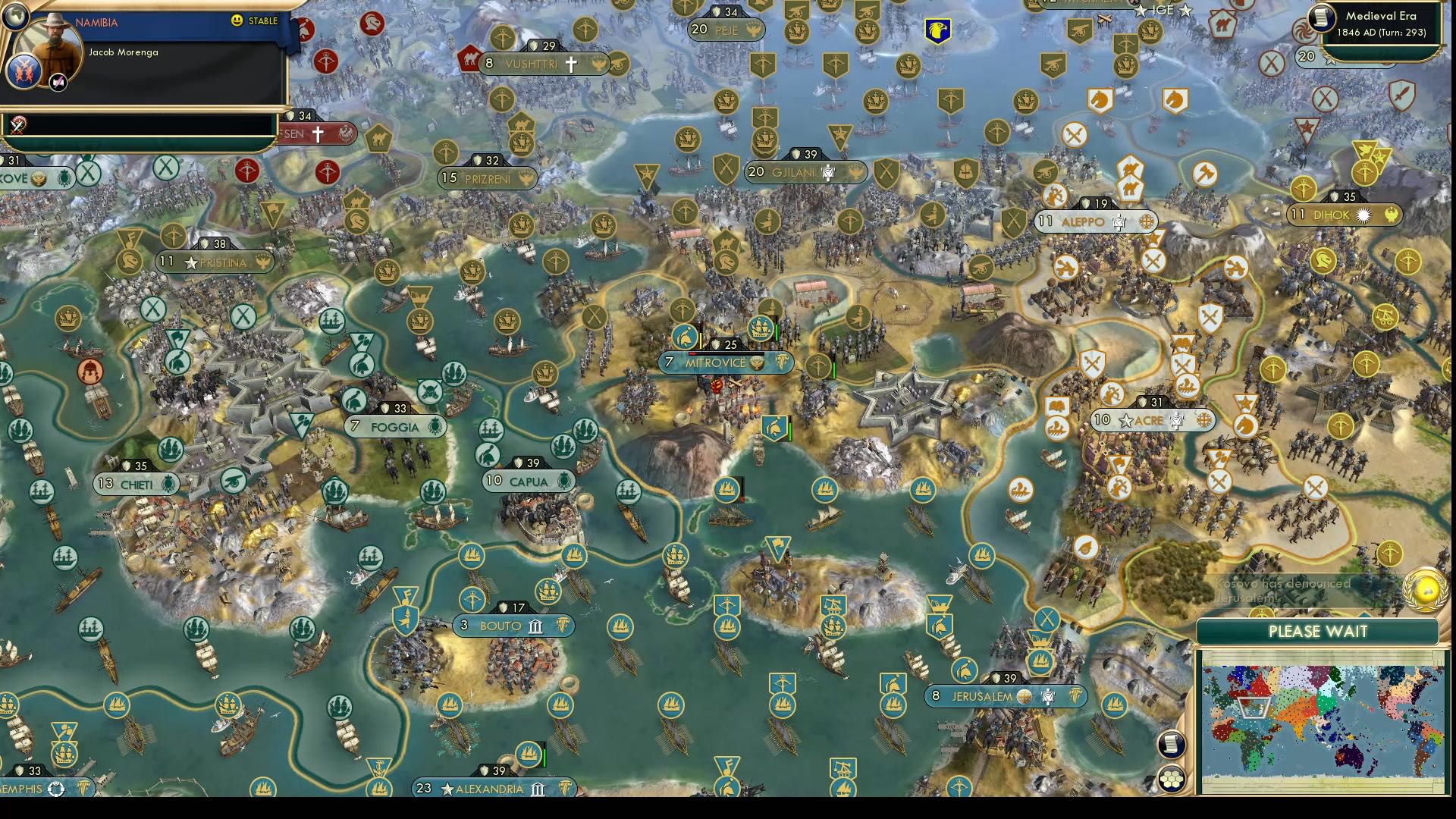
Task: Click the trade globe icon on Acre's banner
Action: tap(1204, 420)
